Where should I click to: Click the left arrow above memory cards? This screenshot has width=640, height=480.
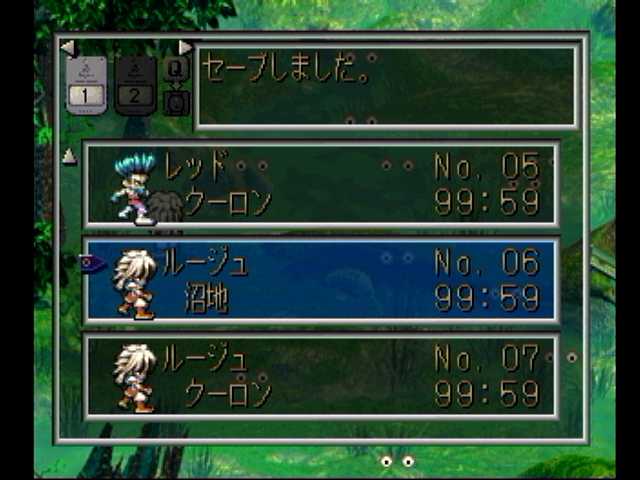point(67,47)
